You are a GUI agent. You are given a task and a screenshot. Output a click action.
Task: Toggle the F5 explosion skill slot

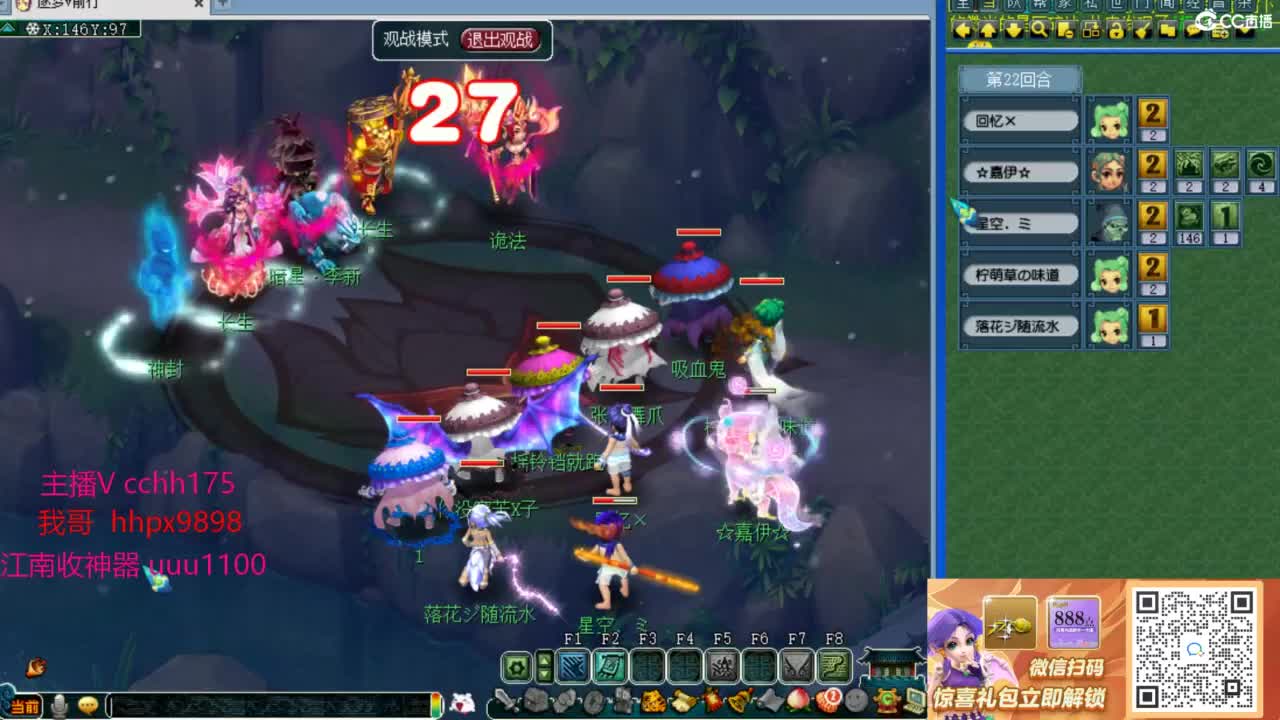pyautogui.click(x=722, y=666)
